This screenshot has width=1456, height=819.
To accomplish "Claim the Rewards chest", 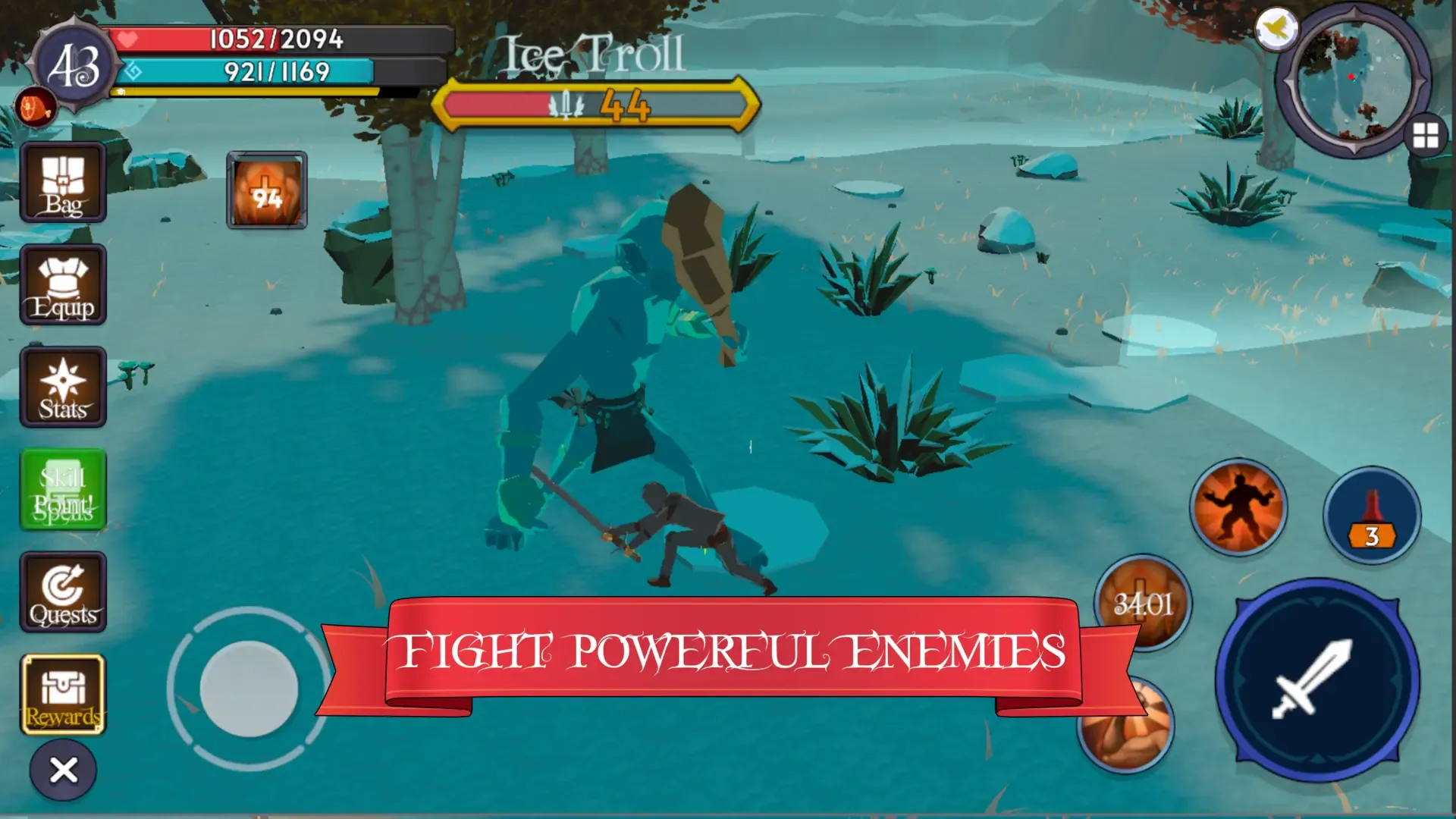I will tap(64, 694).
